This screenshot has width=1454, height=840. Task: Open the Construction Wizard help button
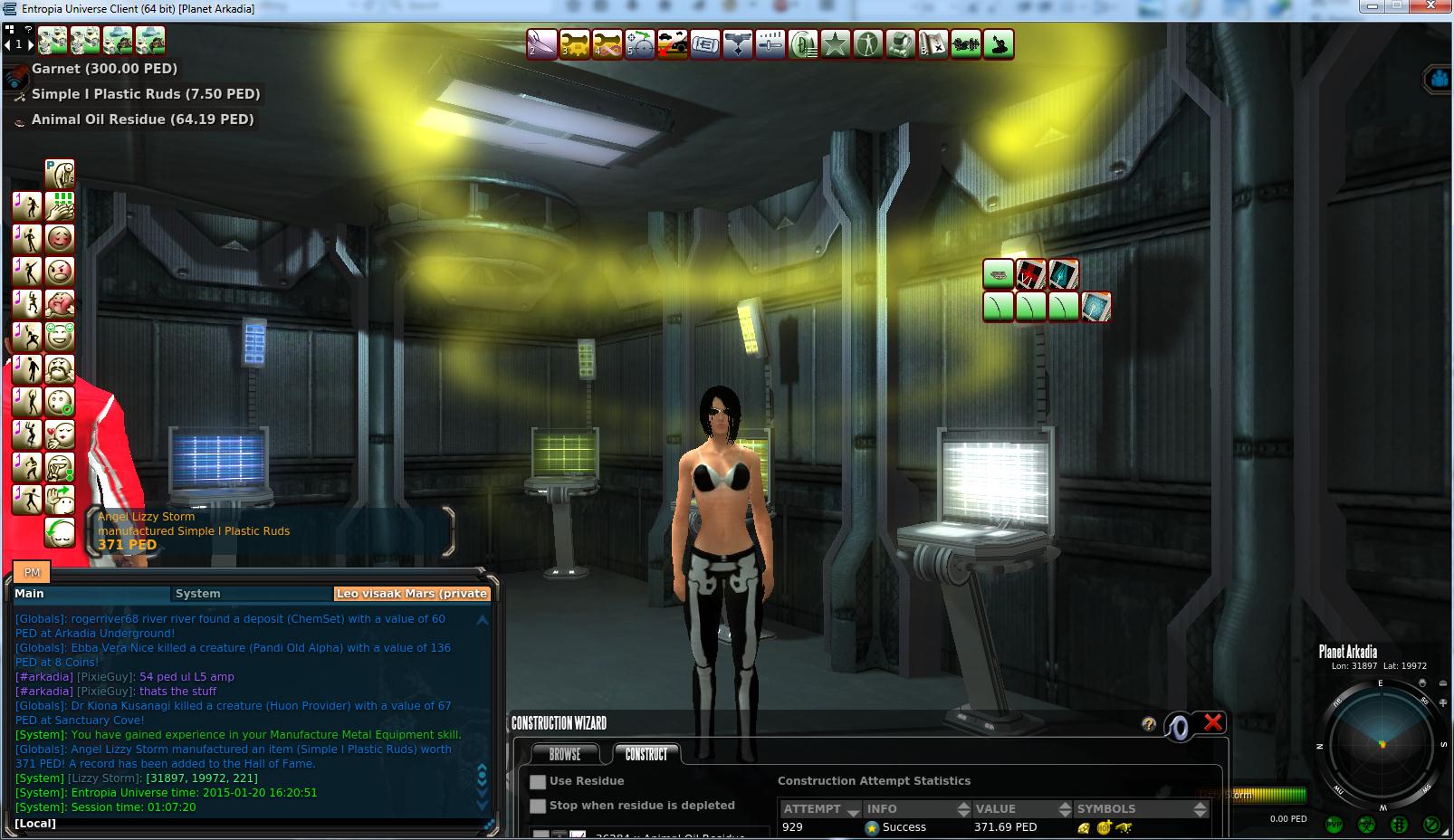1149,724
